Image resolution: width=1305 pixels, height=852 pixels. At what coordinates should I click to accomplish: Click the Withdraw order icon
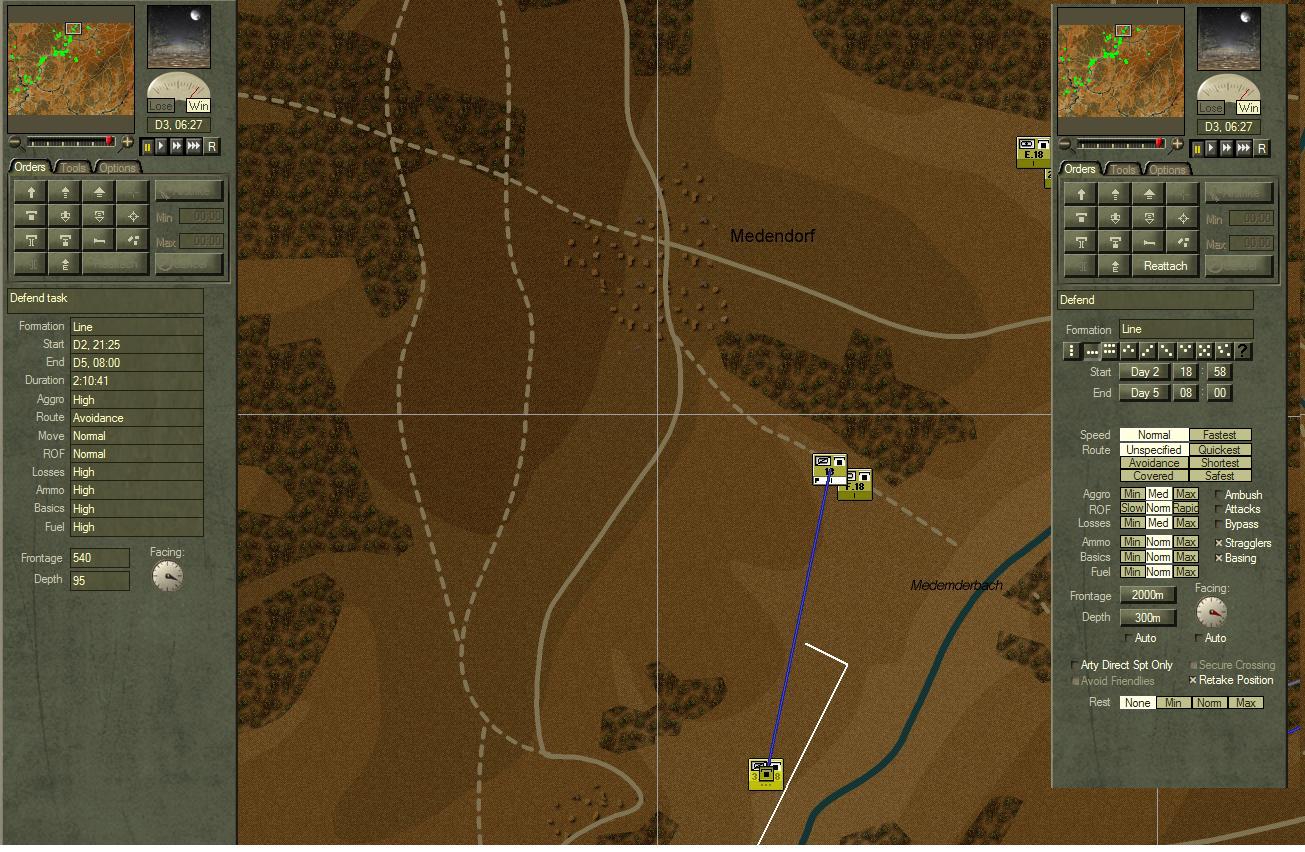(1116, 218)
